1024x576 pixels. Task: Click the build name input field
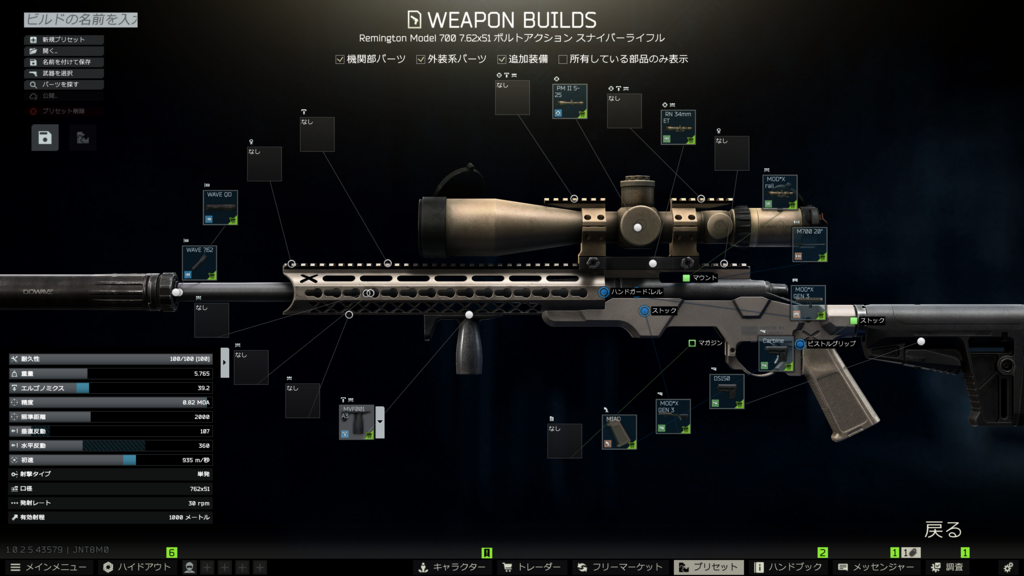click(x=80, y=19)
